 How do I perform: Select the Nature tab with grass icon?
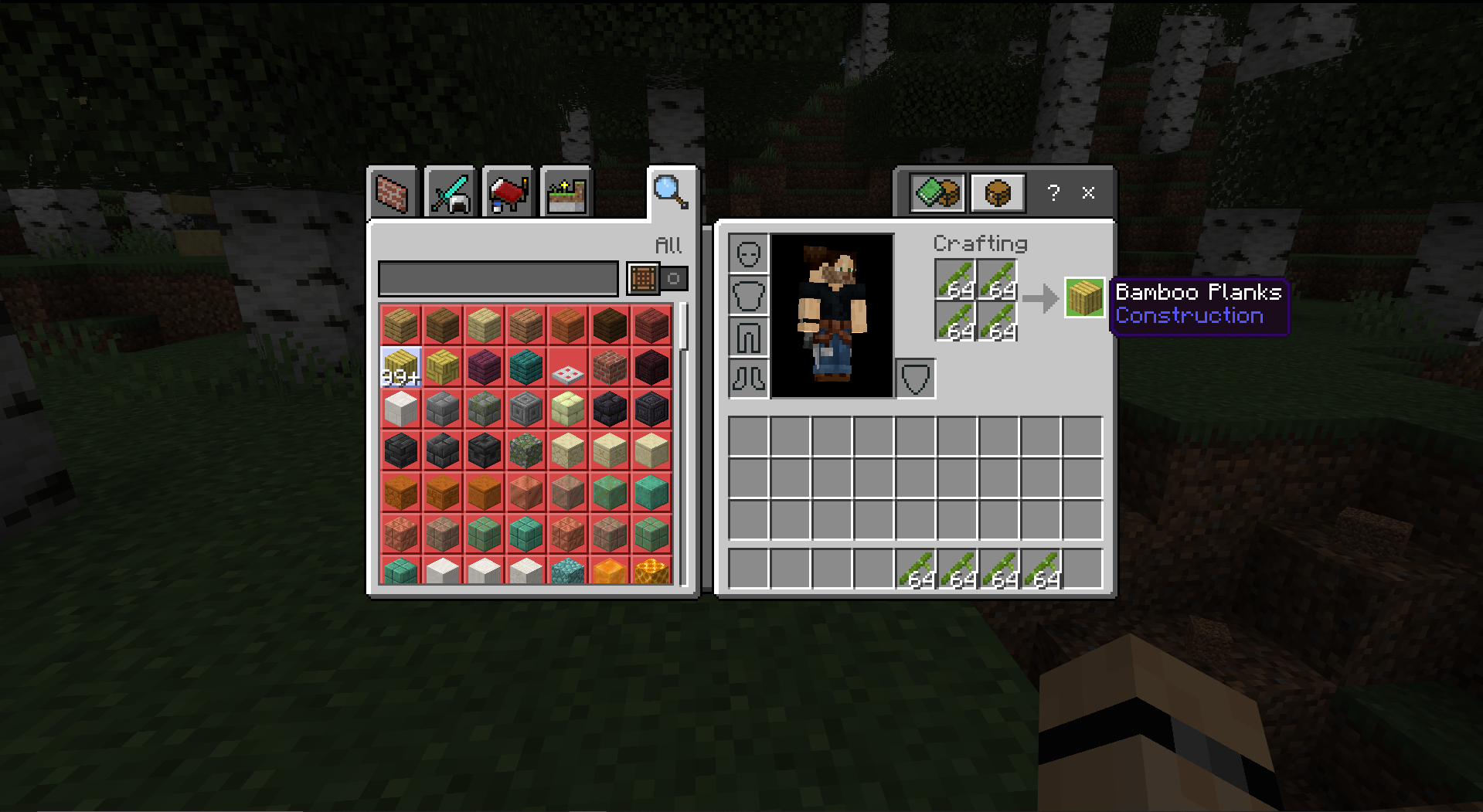pyautogui.click(x=566, y=192)
